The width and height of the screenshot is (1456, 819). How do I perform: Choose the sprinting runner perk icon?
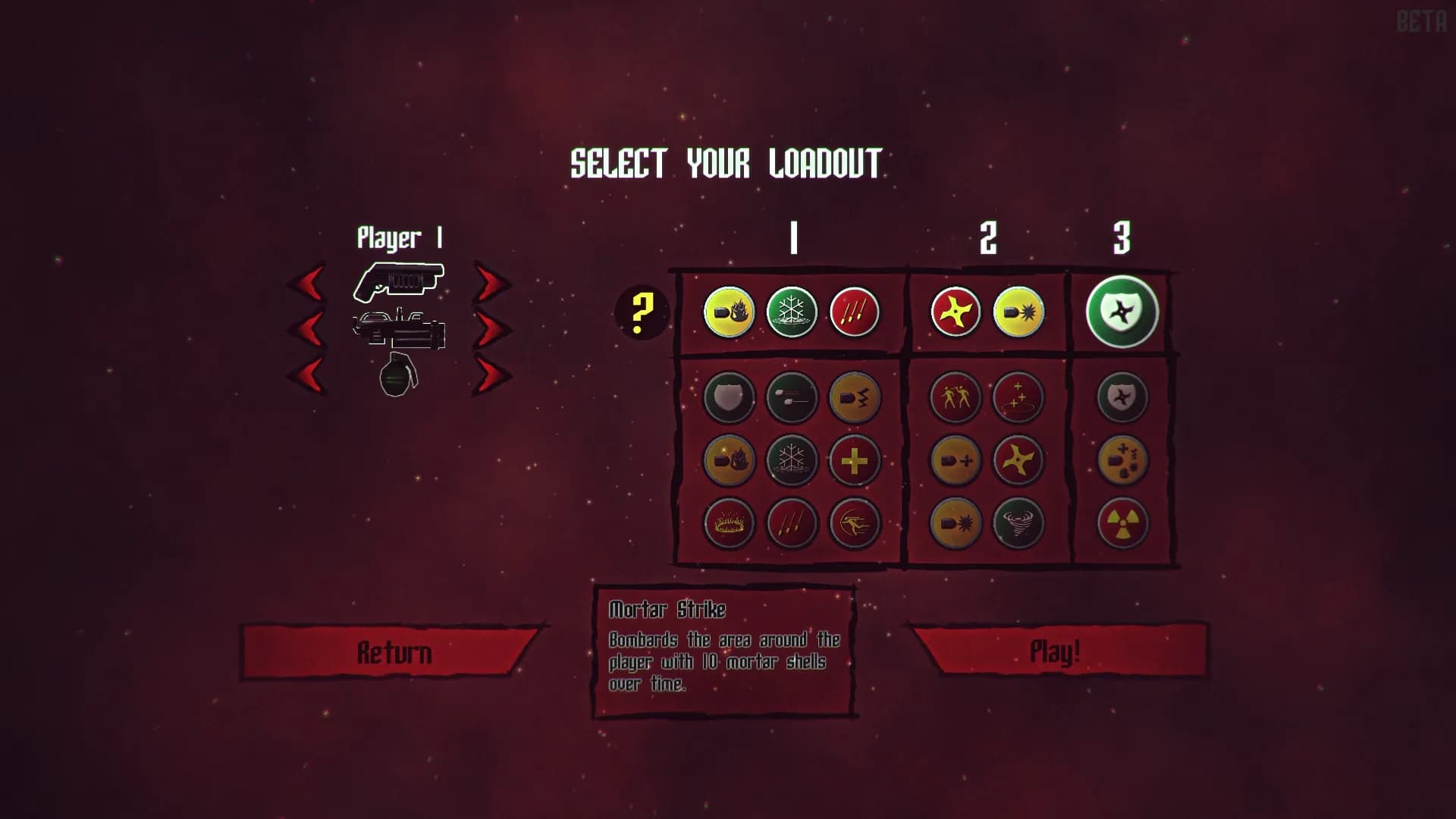[x=855, y=523]
